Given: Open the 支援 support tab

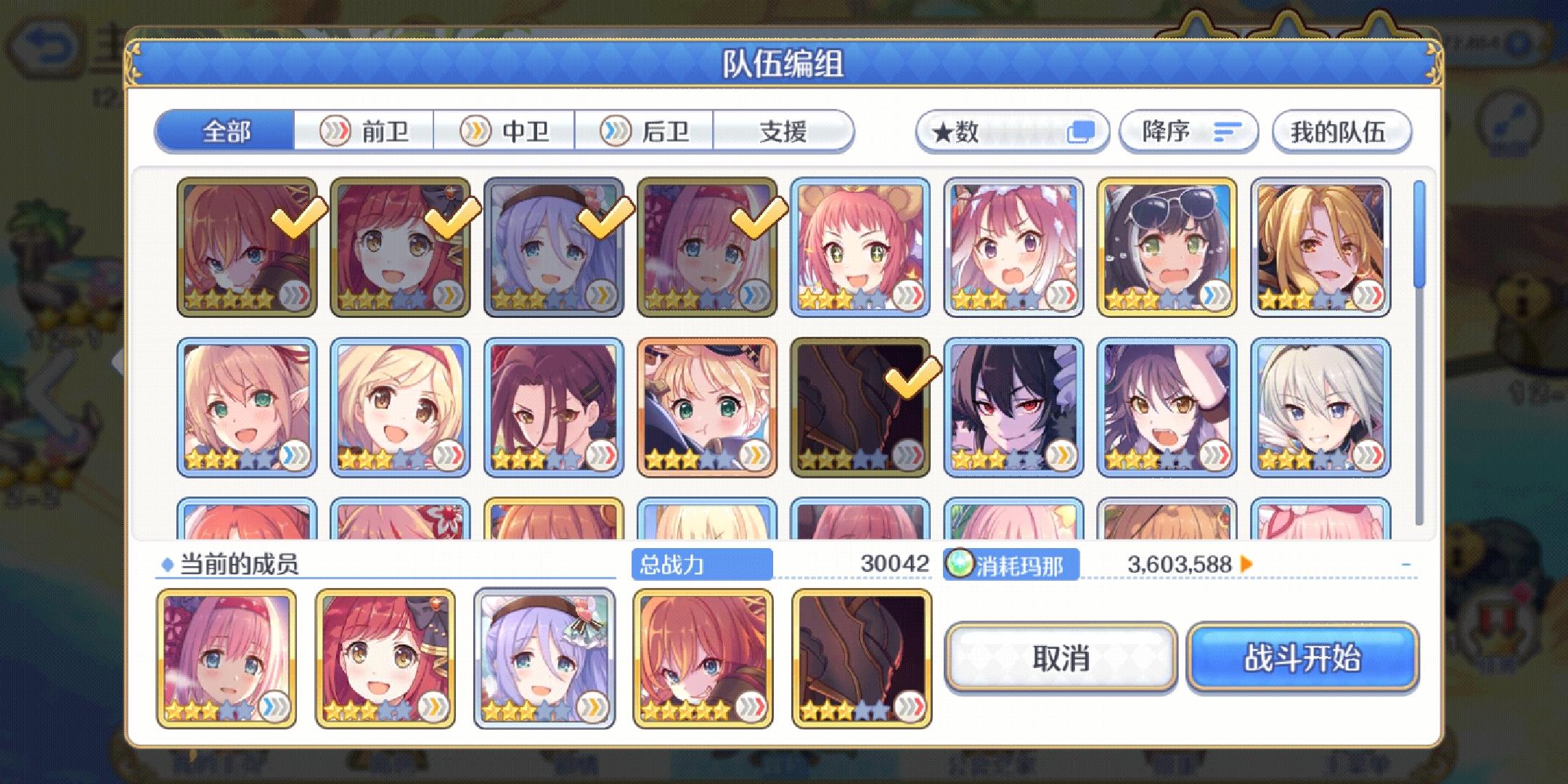Looking at the screenshot, I should (x=783, y=131).
